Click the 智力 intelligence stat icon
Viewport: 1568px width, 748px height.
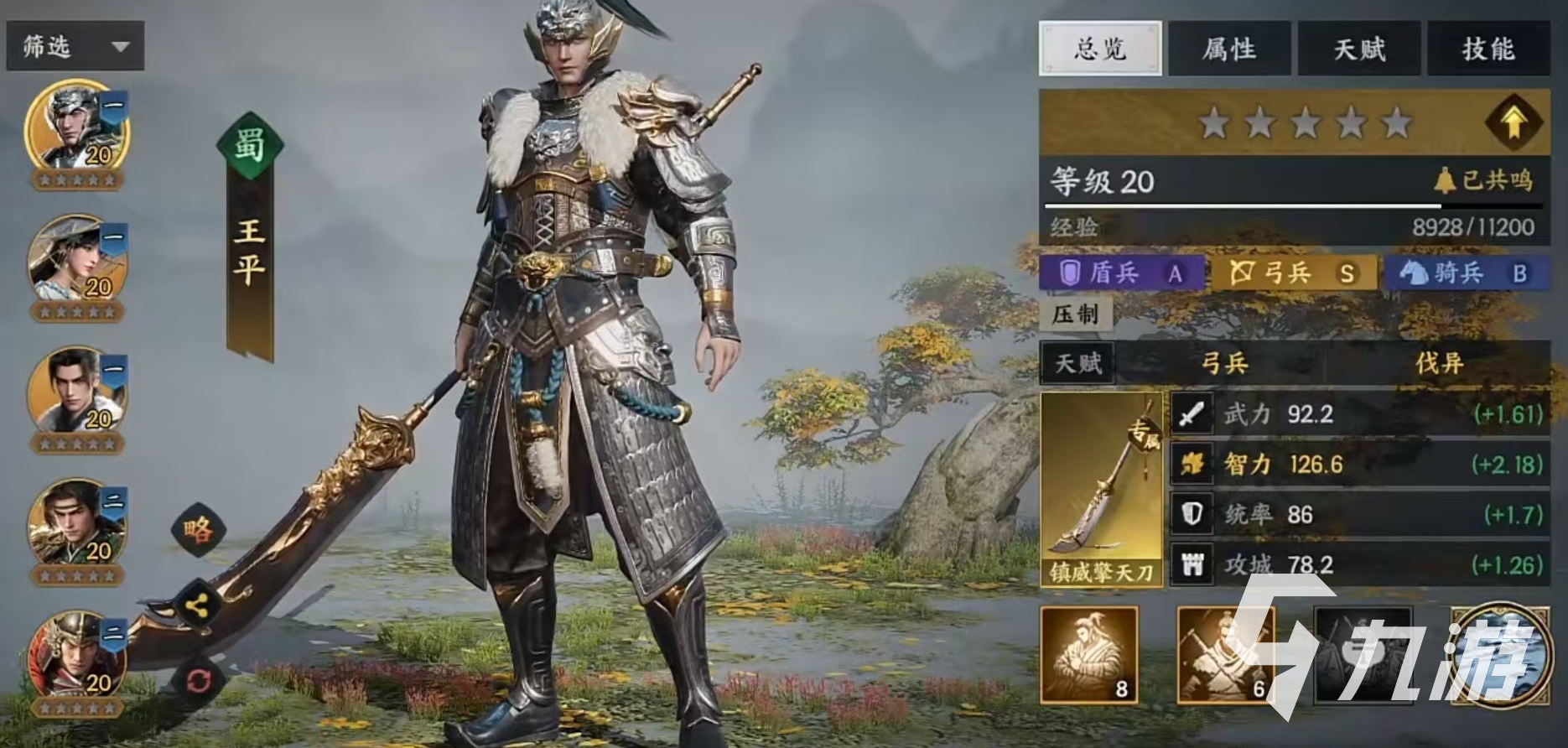coord(1192,463)
